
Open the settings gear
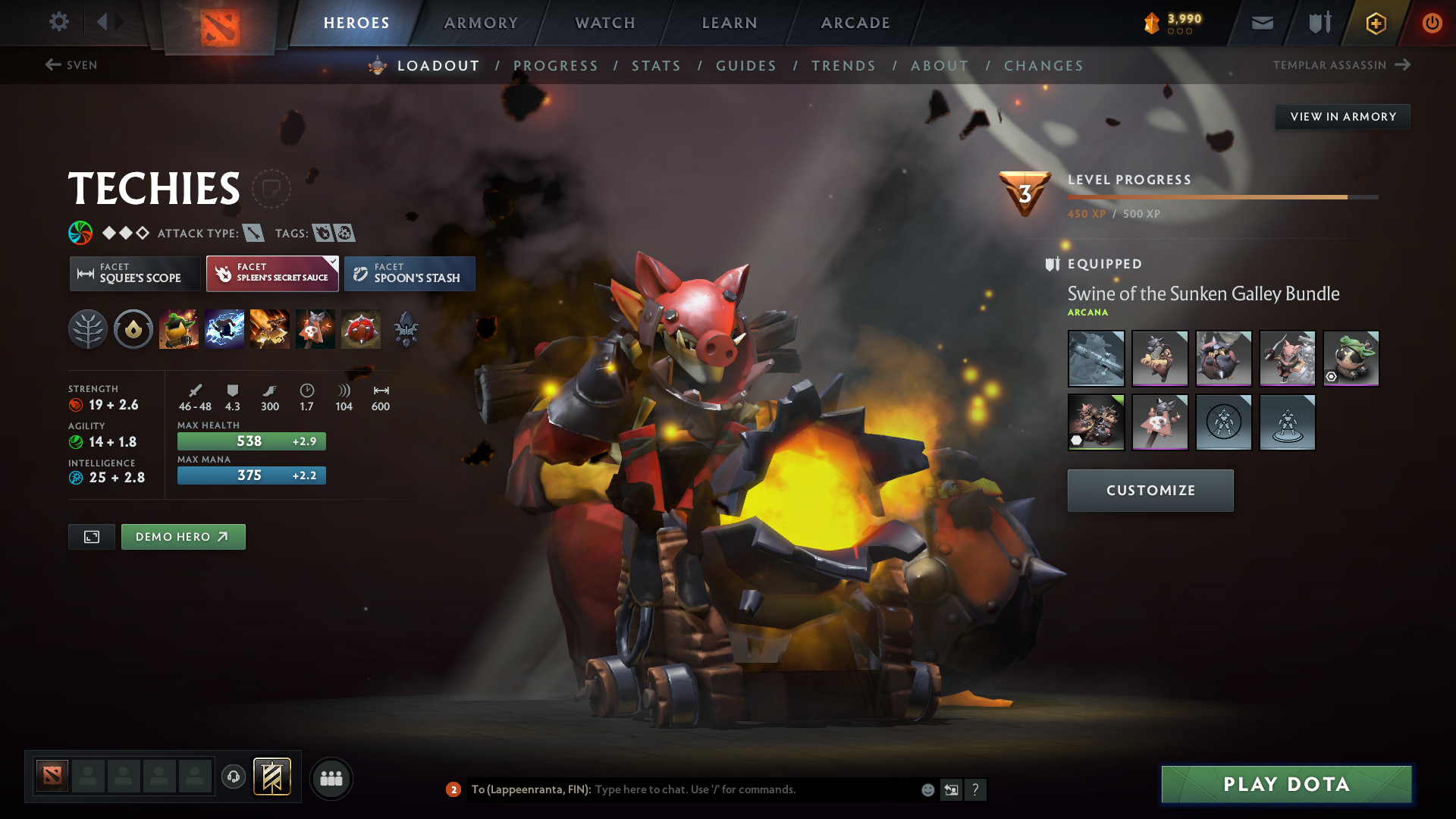(59, 22)
